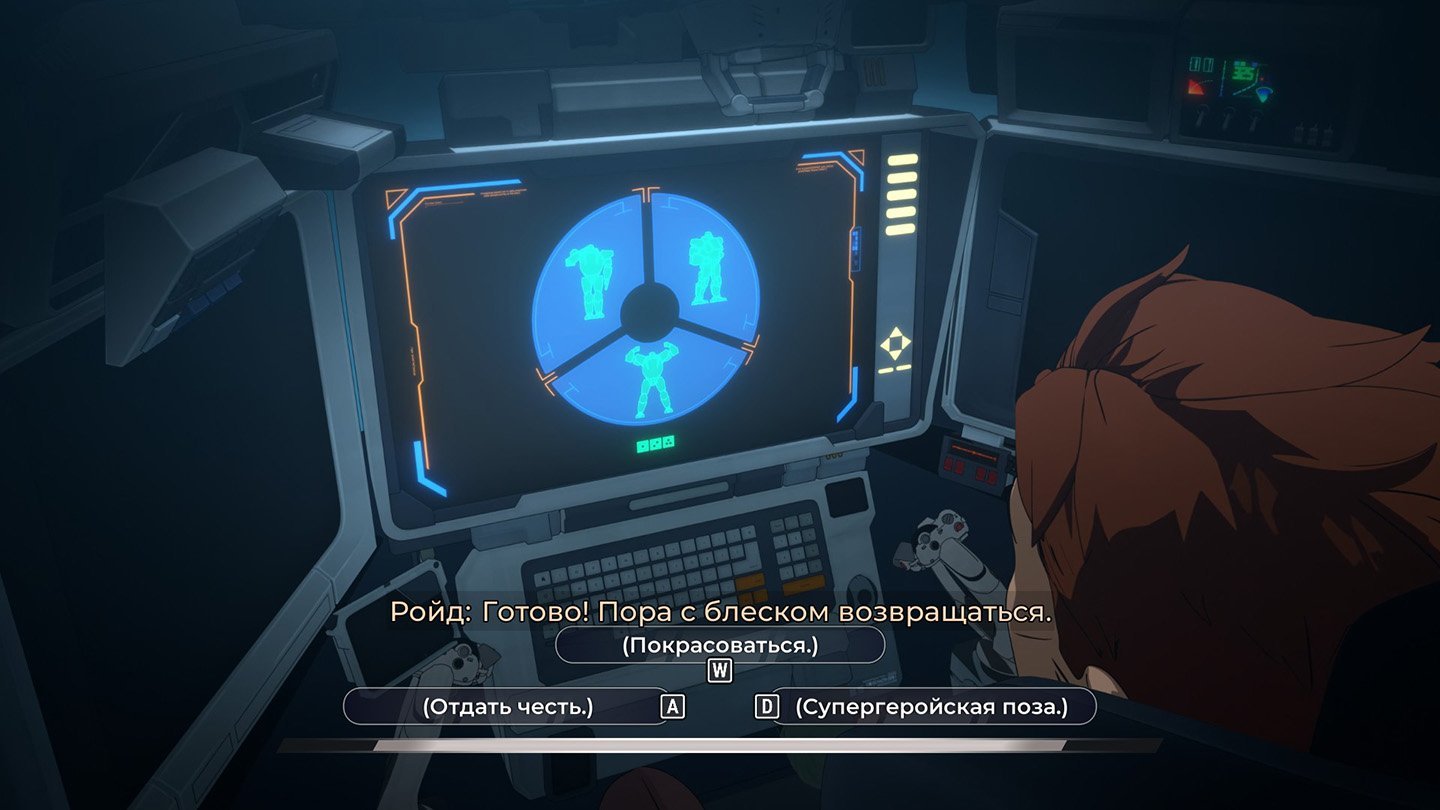Image resolution: width=1440 pixels, height=810 pixels.
Task: Choose the Супергеройская поза dialogue option
Action: click(x=933, y=706)
